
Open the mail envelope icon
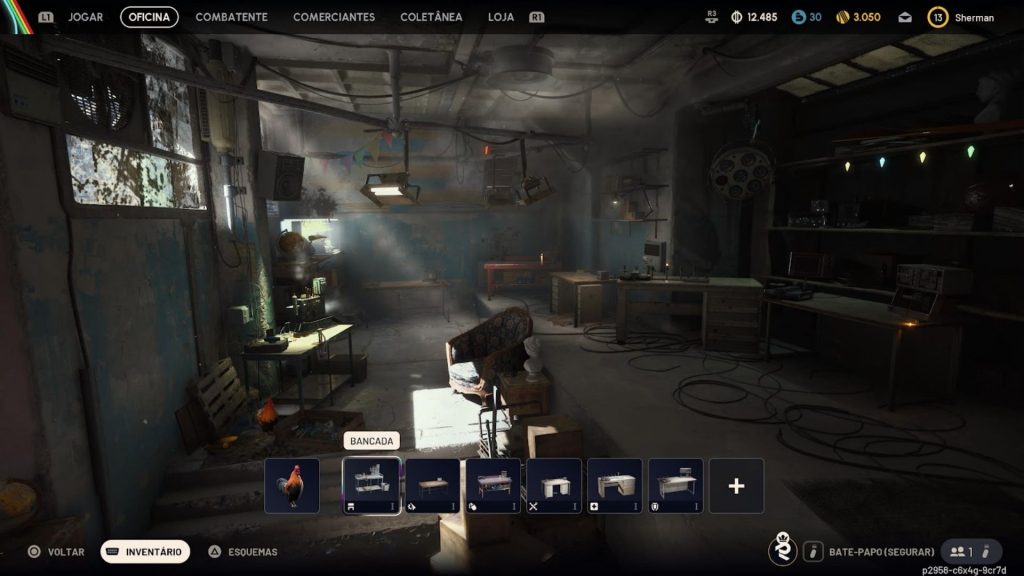tap(904, 17)
